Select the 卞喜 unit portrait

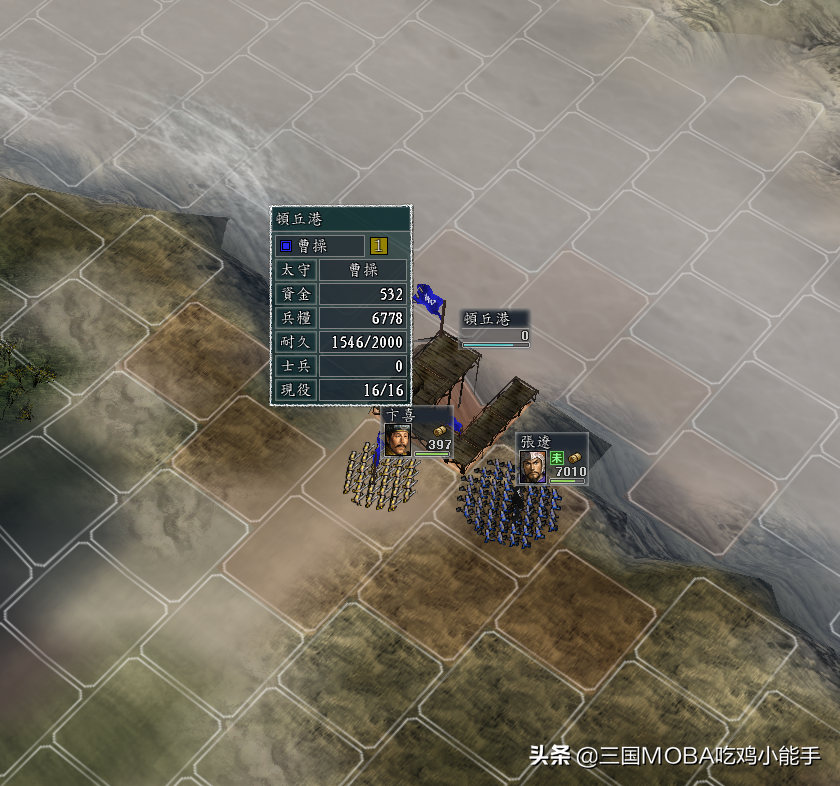pyautogui.click(x=398, y=440)
